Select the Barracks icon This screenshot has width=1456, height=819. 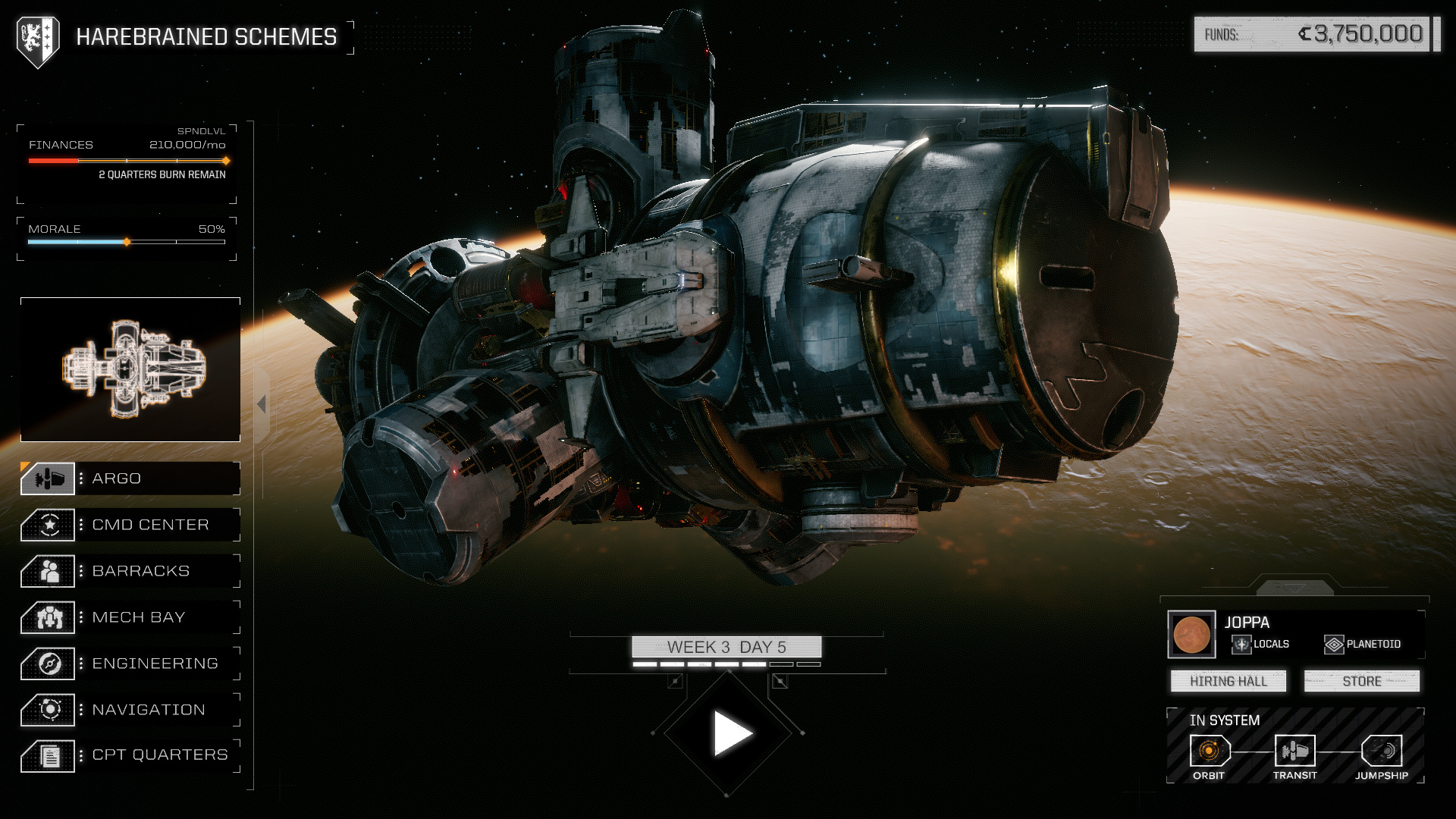tap(49, 571)
